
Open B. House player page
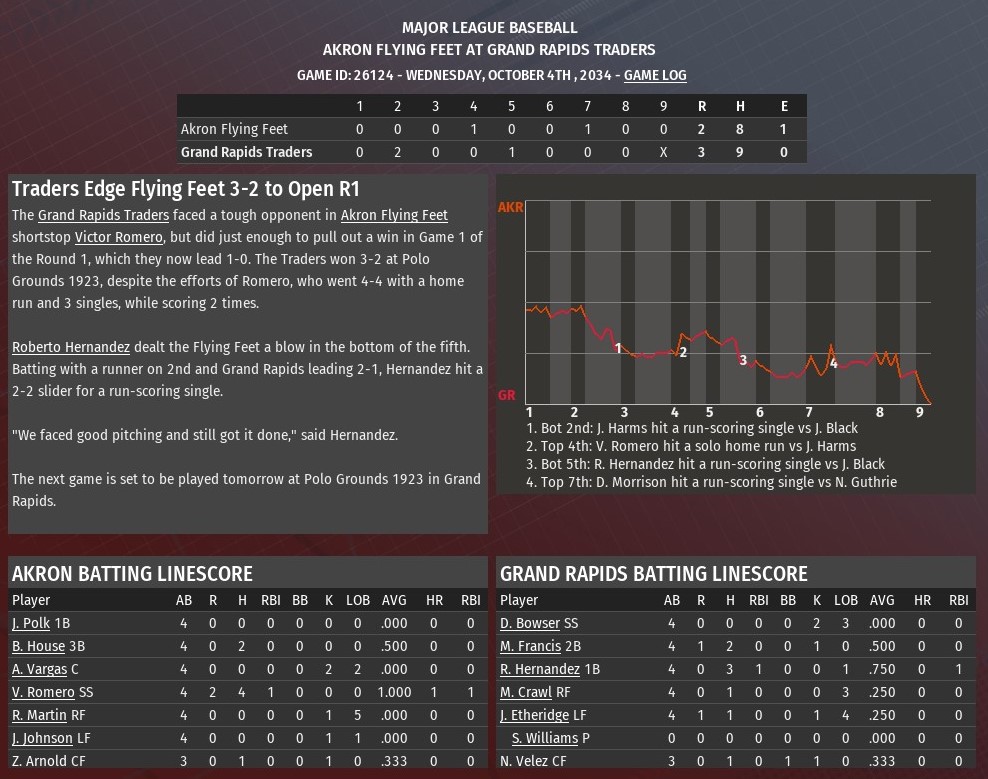(x=38, y=646)
